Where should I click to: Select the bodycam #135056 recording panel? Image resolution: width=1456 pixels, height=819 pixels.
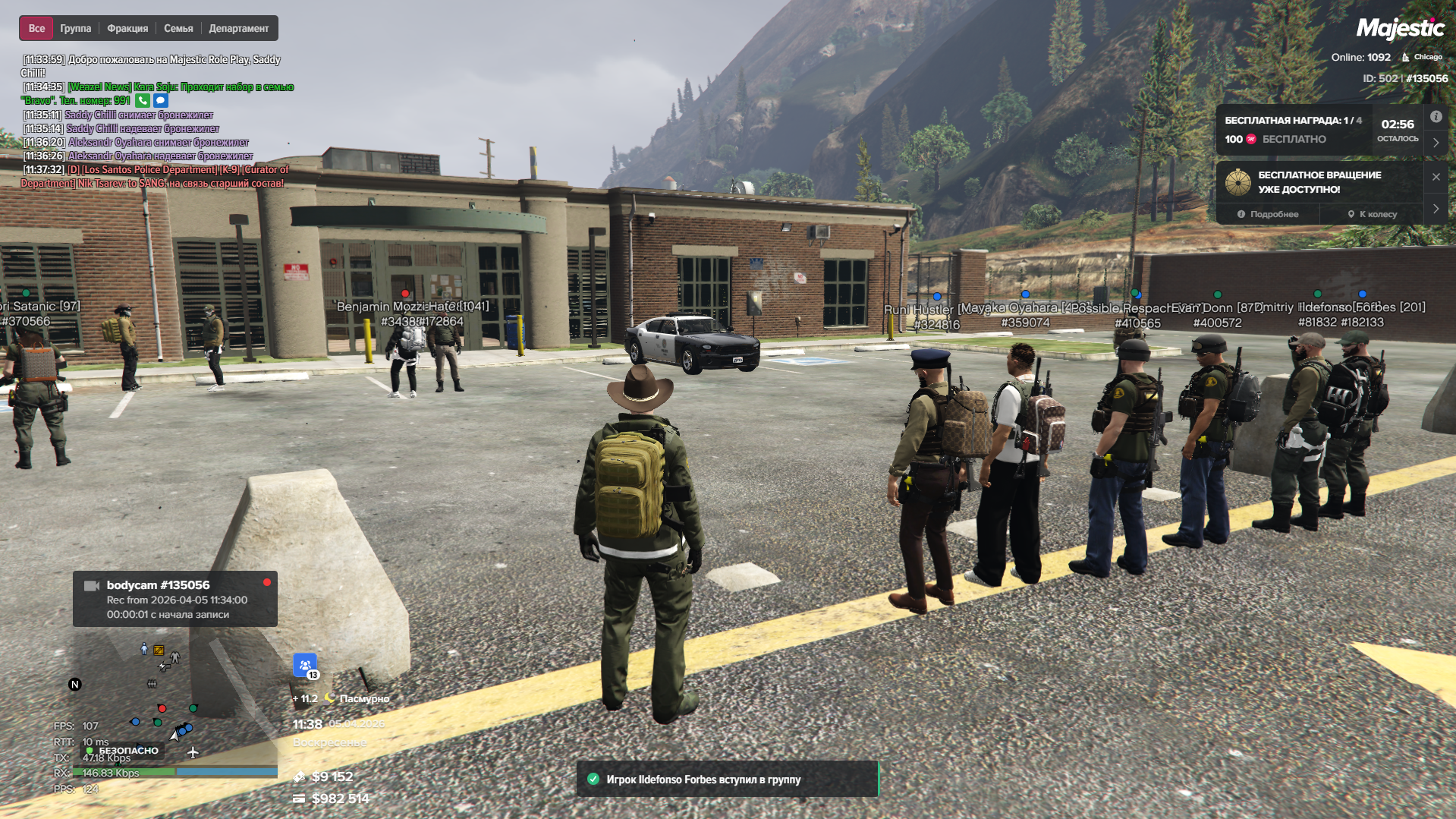tap(175, 599)
